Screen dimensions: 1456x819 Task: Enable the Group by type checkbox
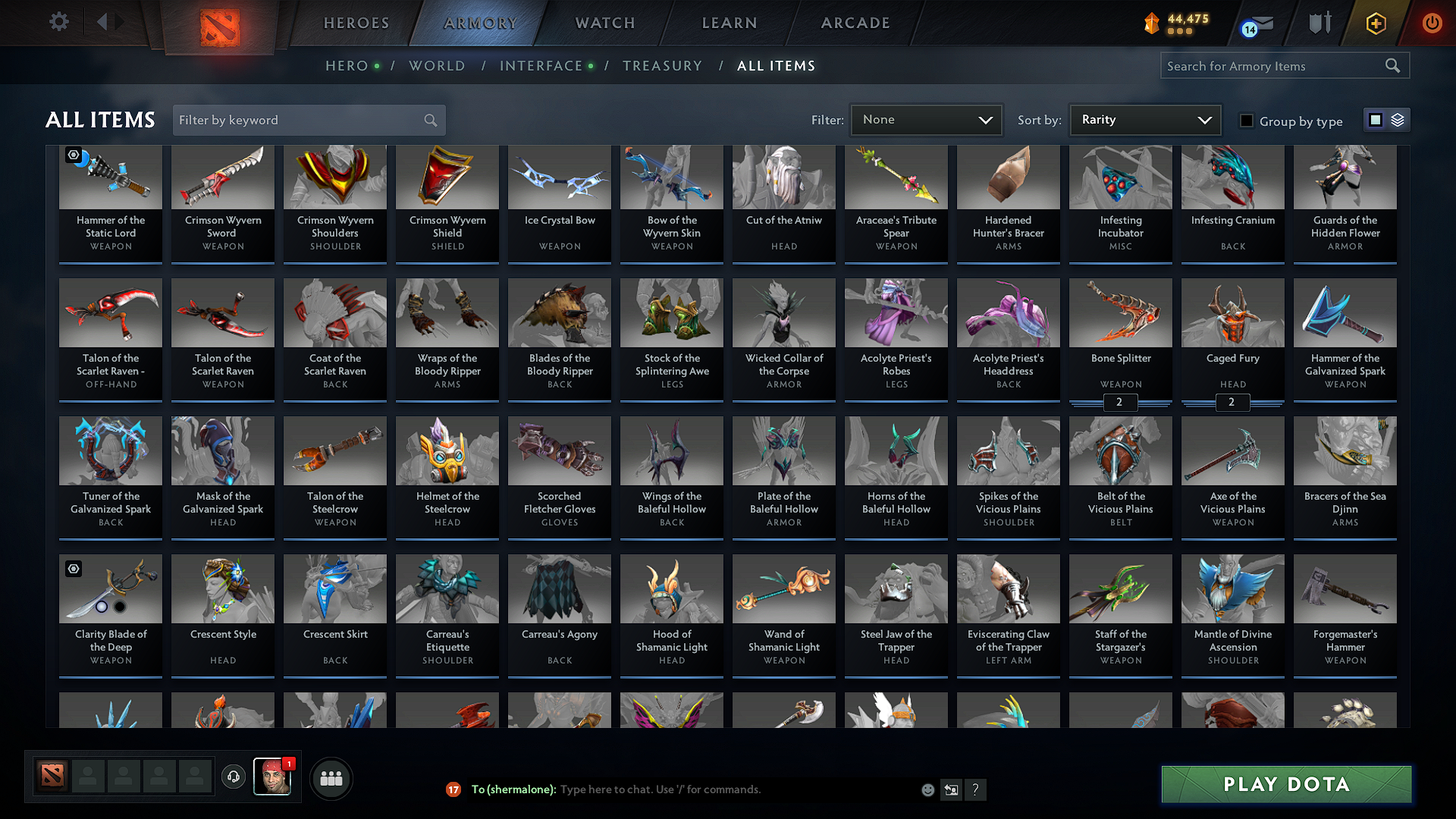[1247, 121]
